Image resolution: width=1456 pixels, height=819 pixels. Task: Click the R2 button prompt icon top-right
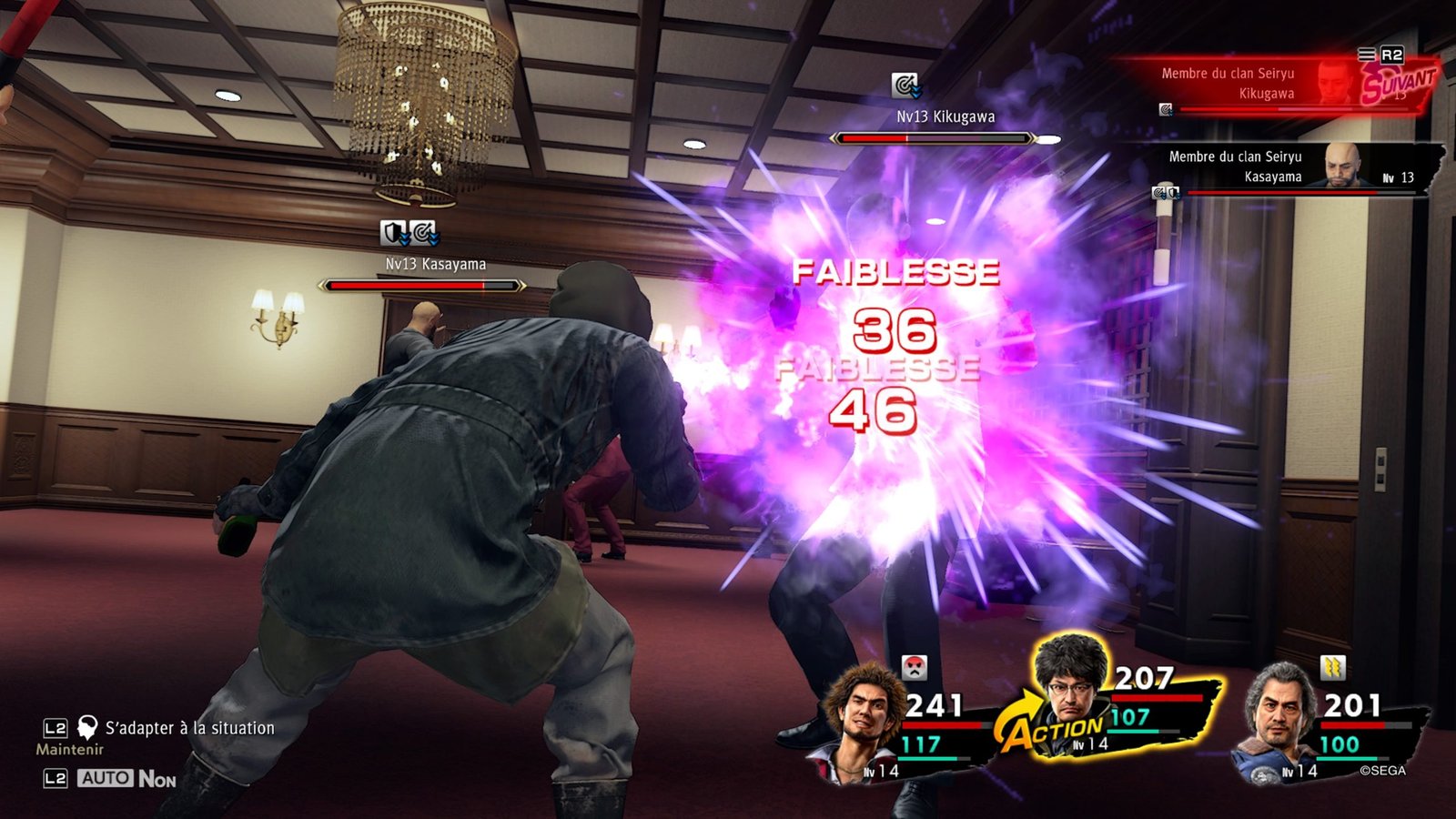coord(1391,57)
